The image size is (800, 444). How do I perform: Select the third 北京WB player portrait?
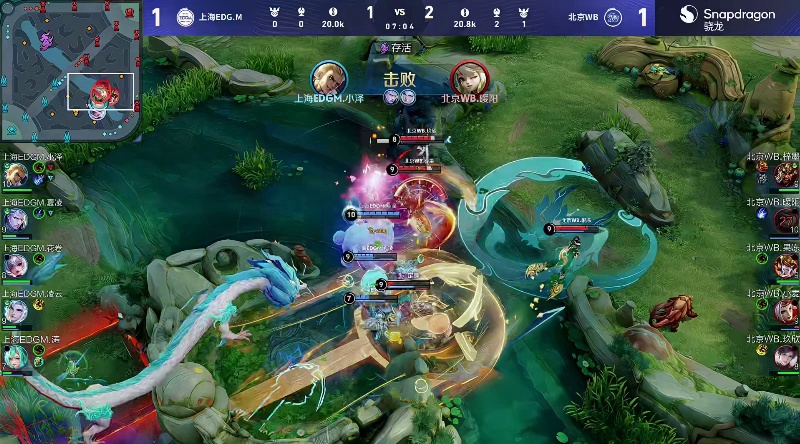tap(786, 265)
